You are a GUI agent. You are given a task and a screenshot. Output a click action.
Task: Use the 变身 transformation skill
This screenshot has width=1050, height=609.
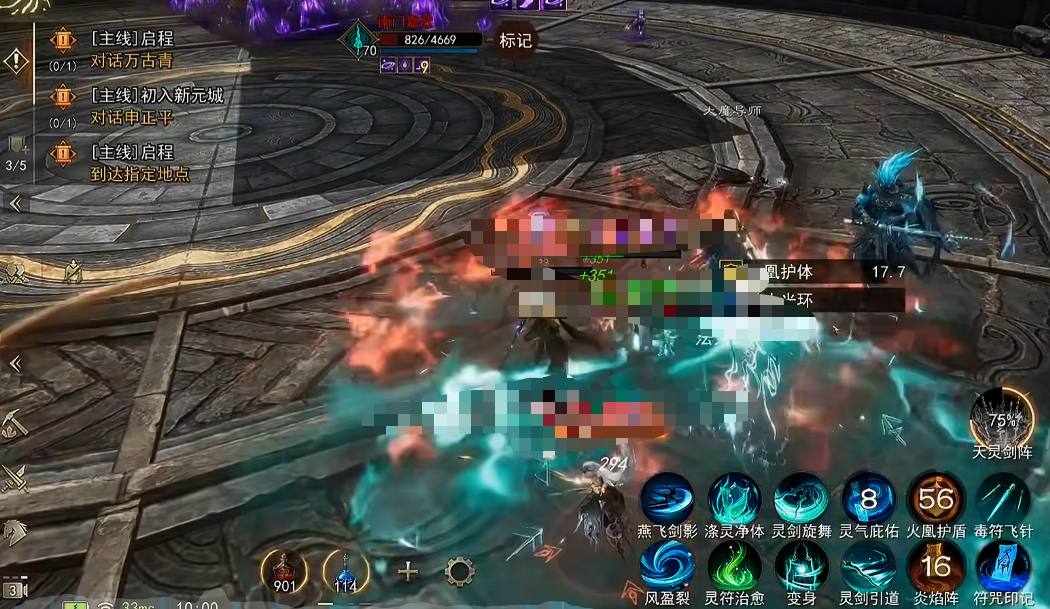801,566
